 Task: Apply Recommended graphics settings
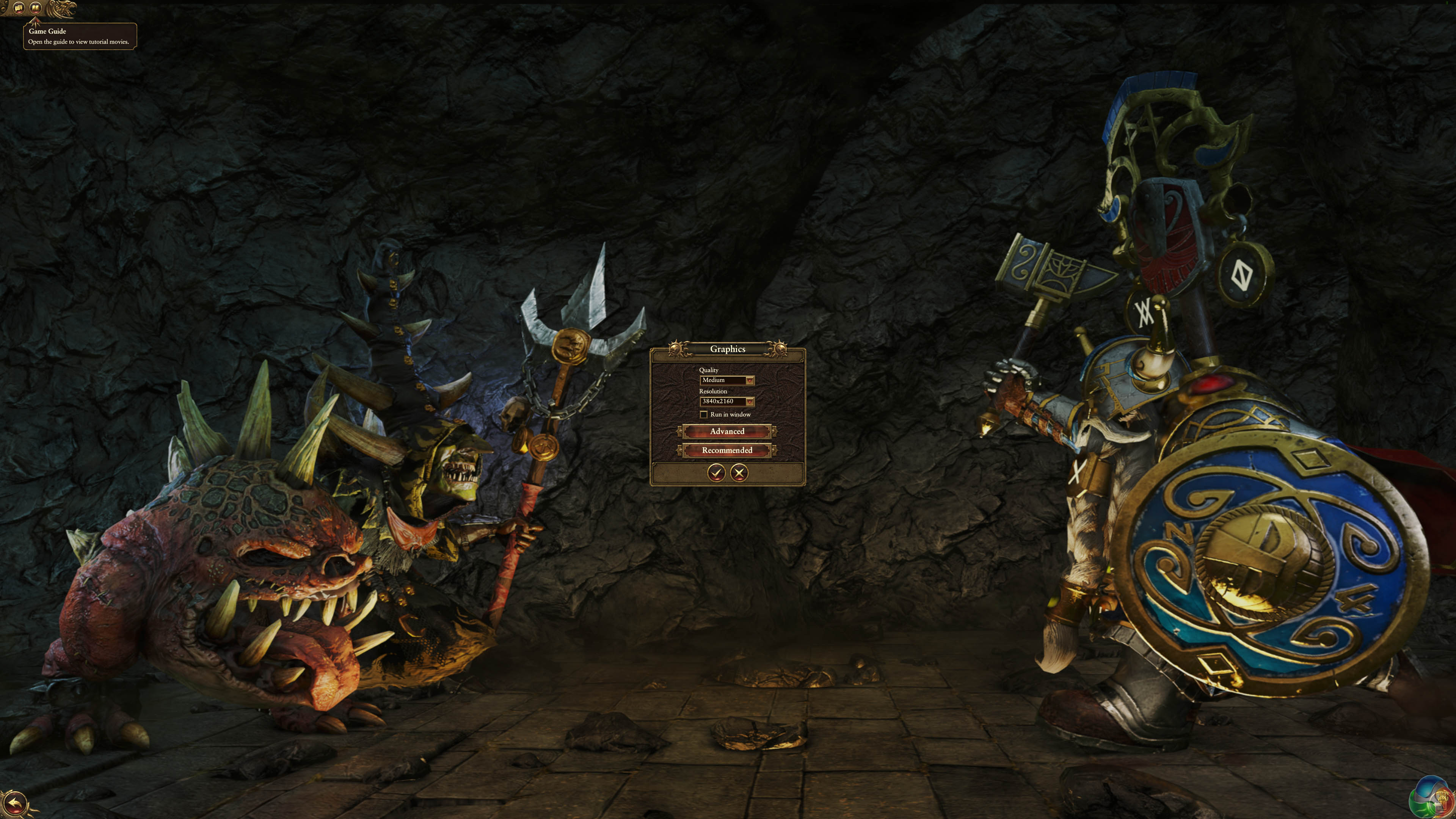click(727, 450)
